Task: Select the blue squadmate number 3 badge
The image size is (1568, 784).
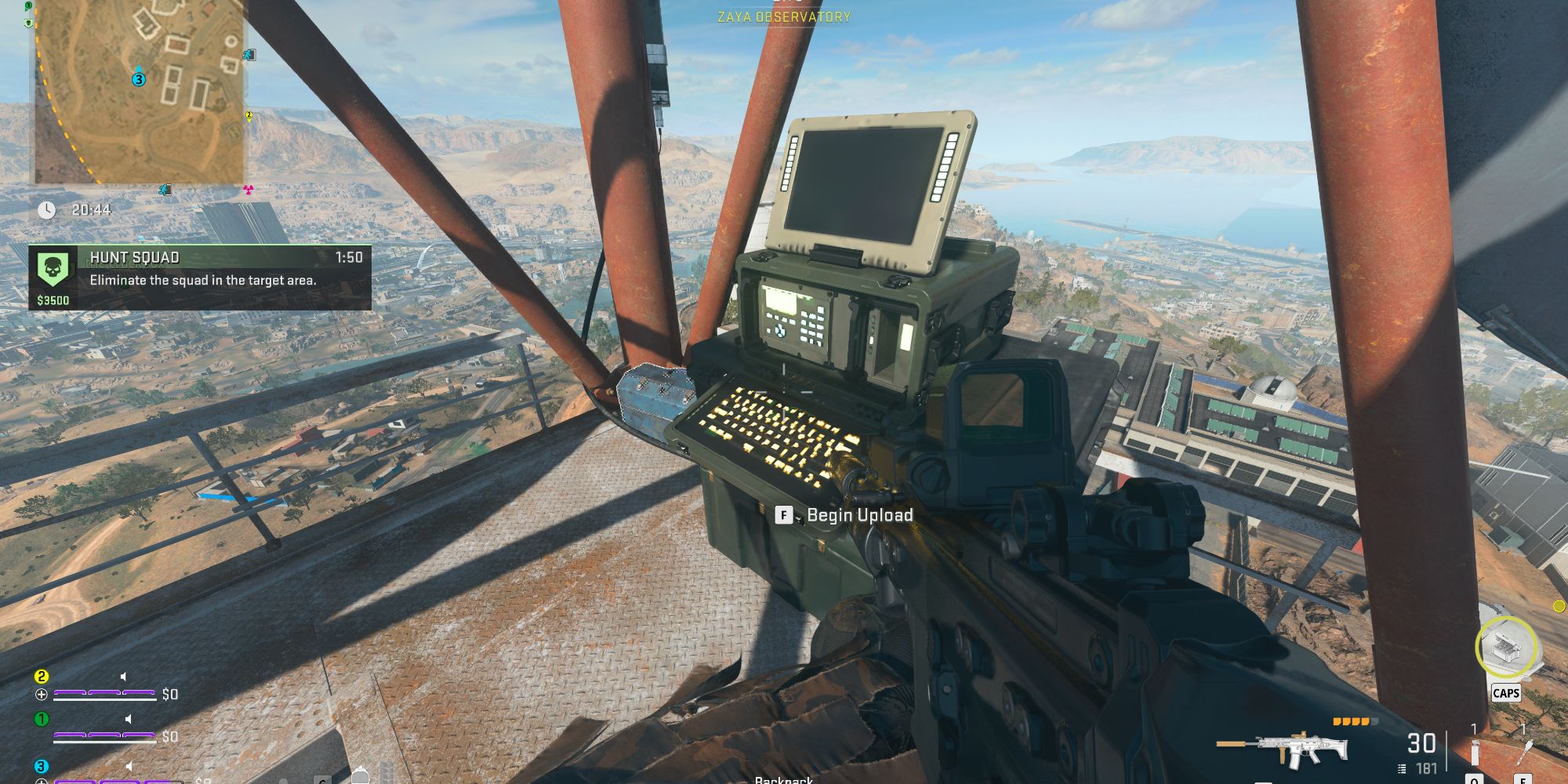Action: pos(42,766)
